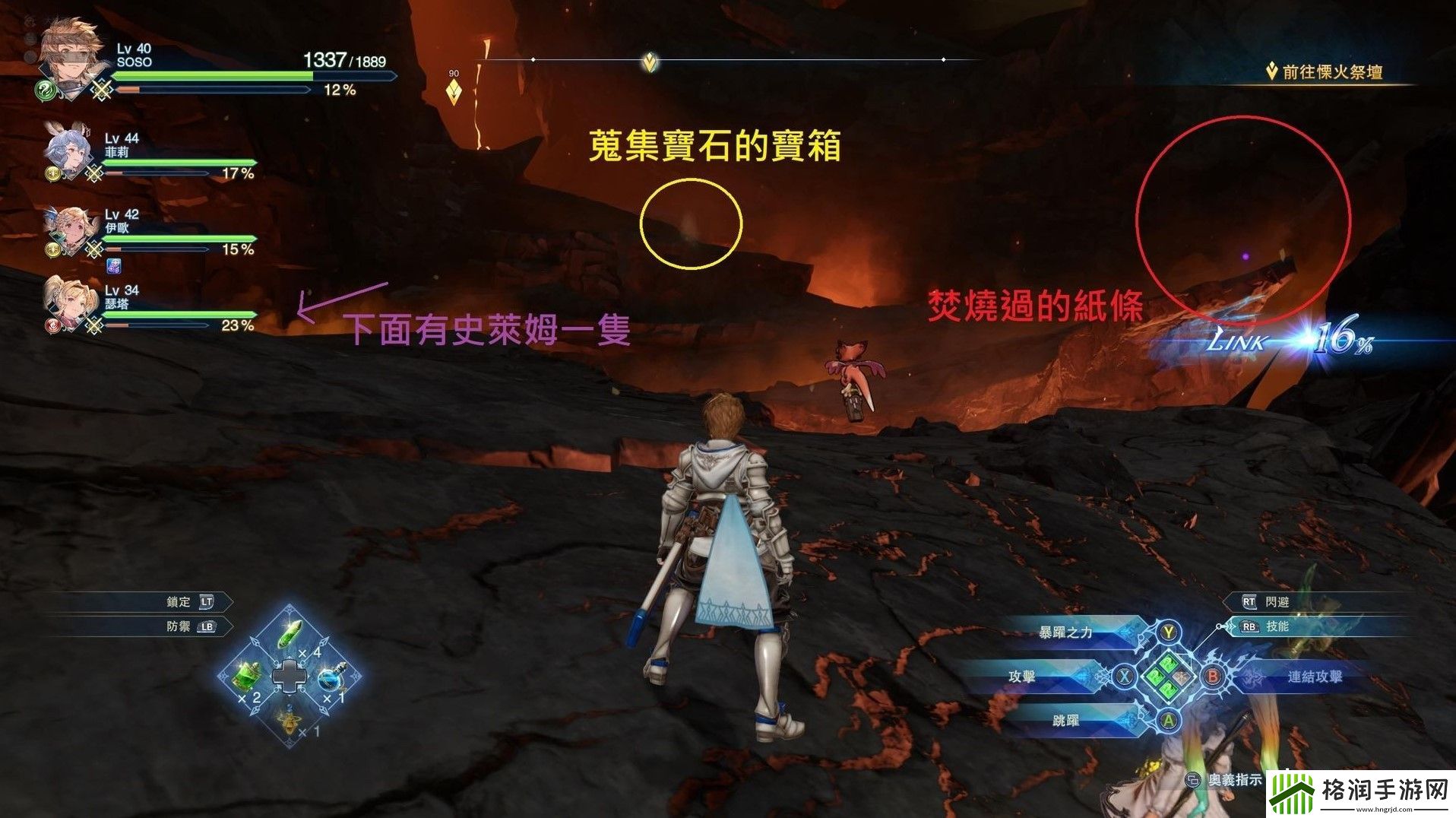Click the green skill diamond cluster

pos(1169,676)
